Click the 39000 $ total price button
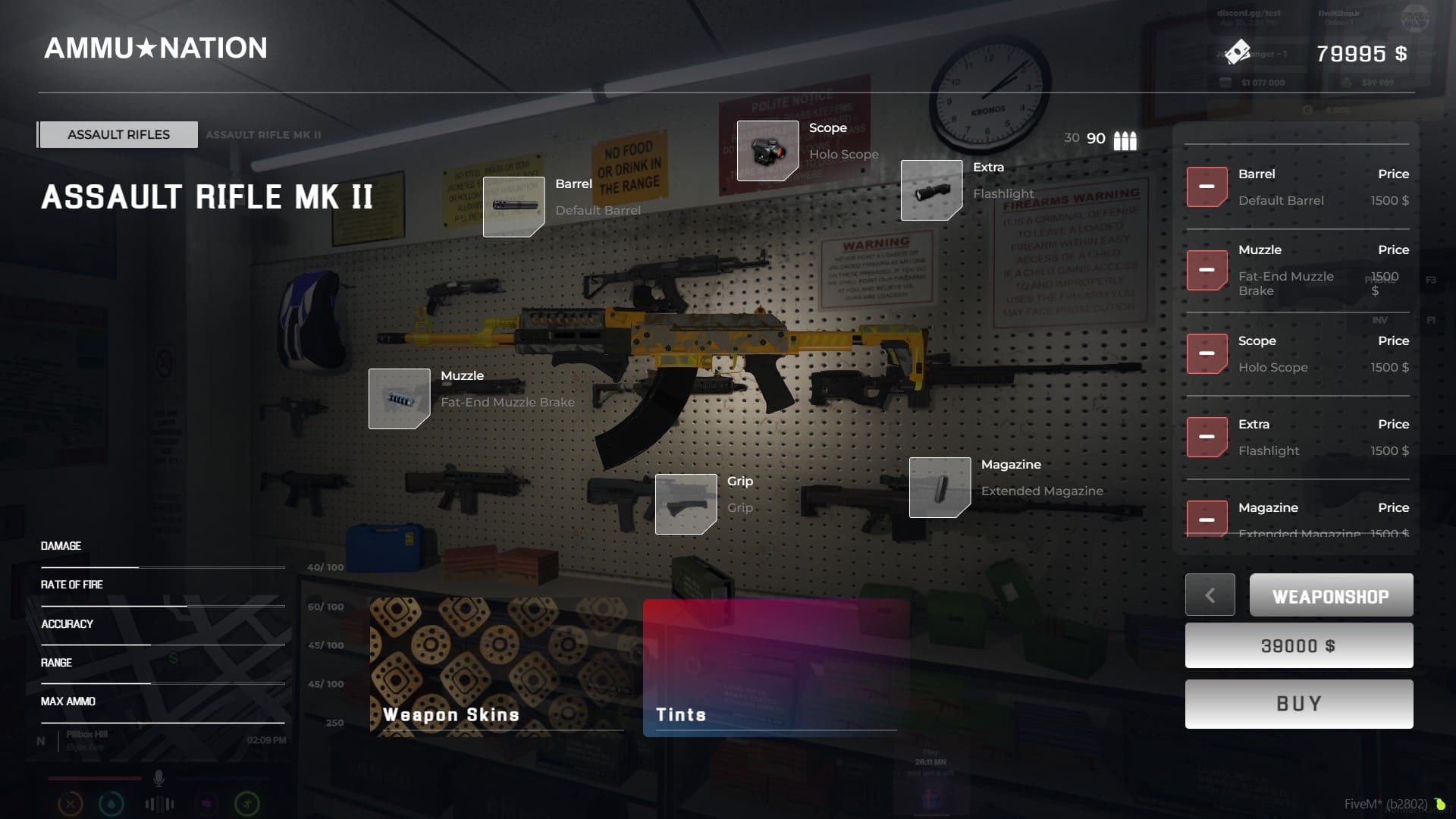This screenshot has width=1456, height=819. (x=1298, y=645)
